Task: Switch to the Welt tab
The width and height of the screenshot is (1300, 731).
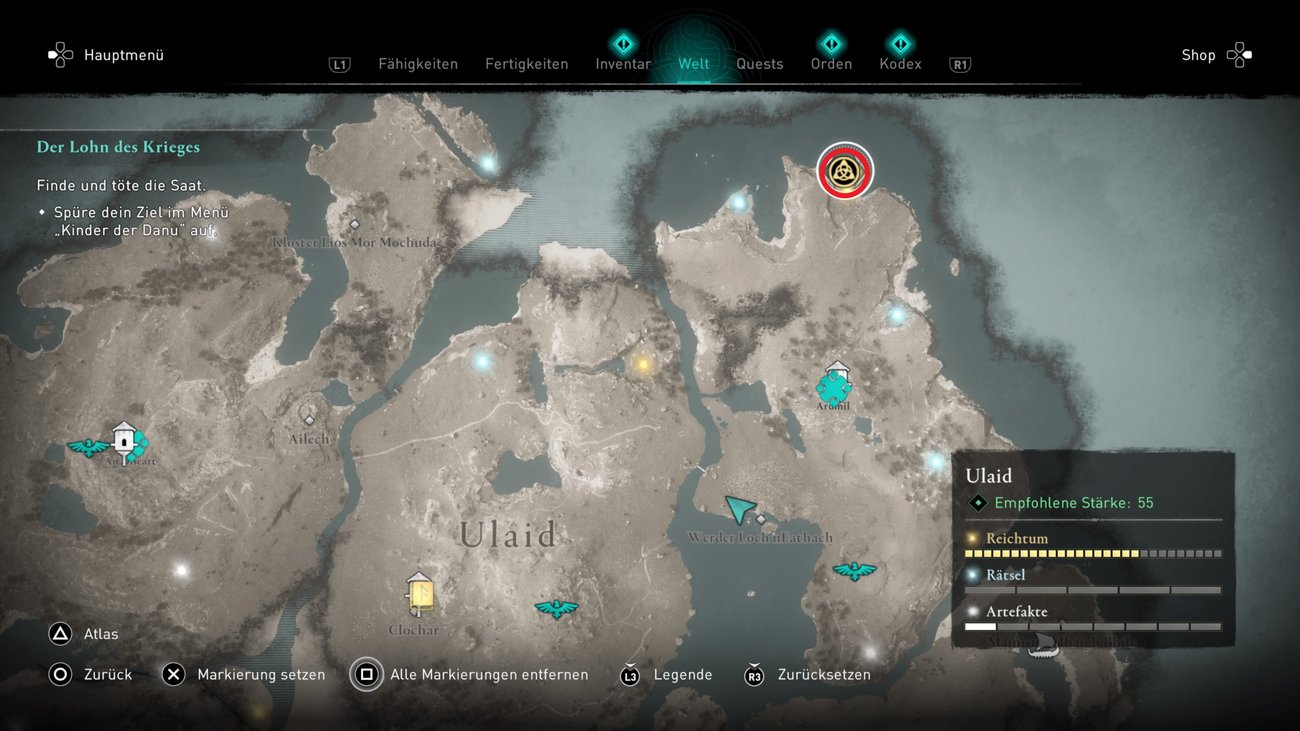Action: (694, 64)
